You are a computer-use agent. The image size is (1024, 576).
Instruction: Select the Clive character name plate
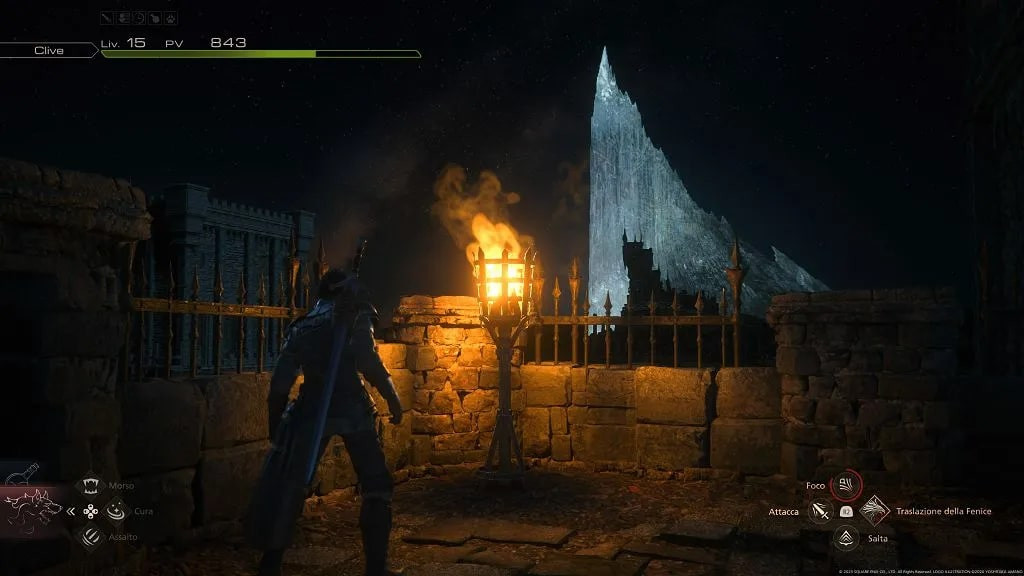[x=49, y=50]
